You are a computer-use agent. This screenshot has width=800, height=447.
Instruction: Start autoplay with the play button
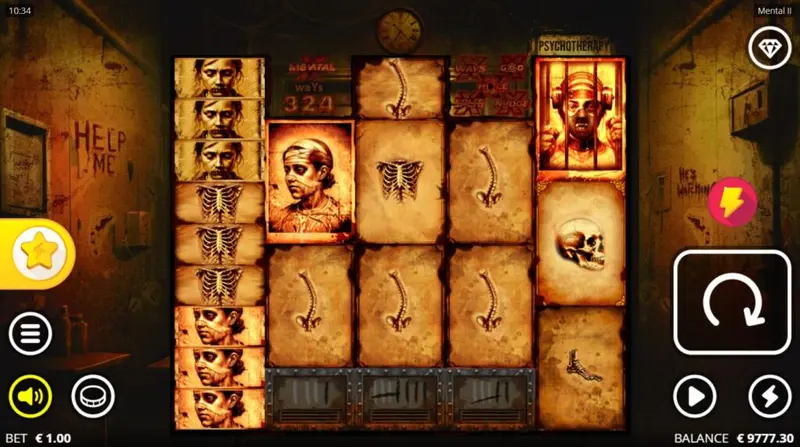coord(695,397)
